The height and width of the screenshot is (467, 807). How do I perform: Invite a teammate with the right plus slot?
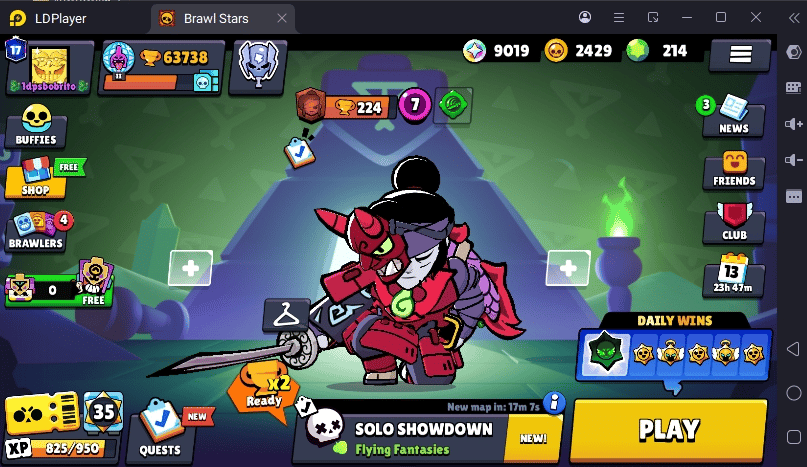click(568, 268)
